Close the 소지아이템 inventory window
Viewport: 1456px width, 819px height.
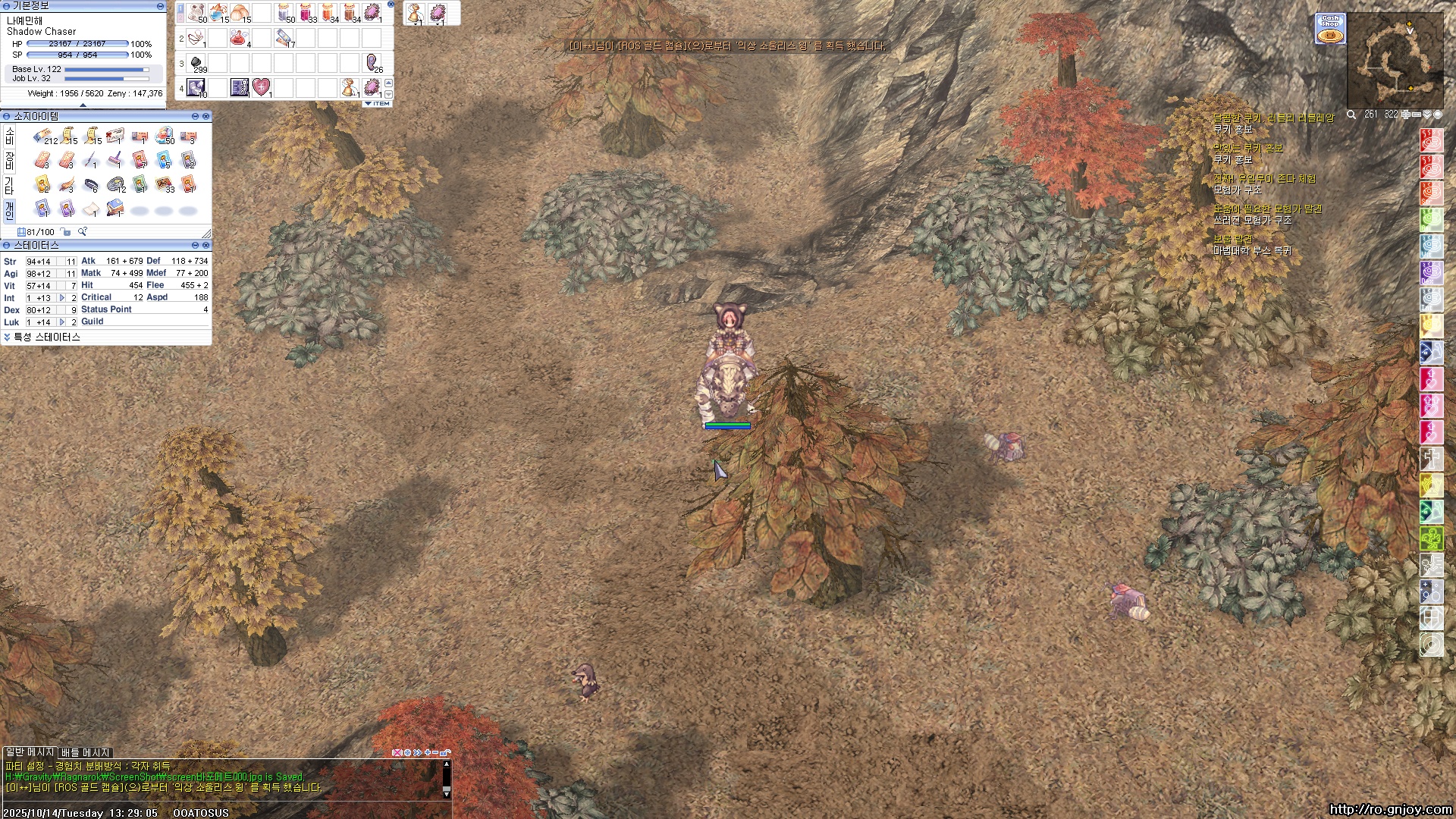206,117
